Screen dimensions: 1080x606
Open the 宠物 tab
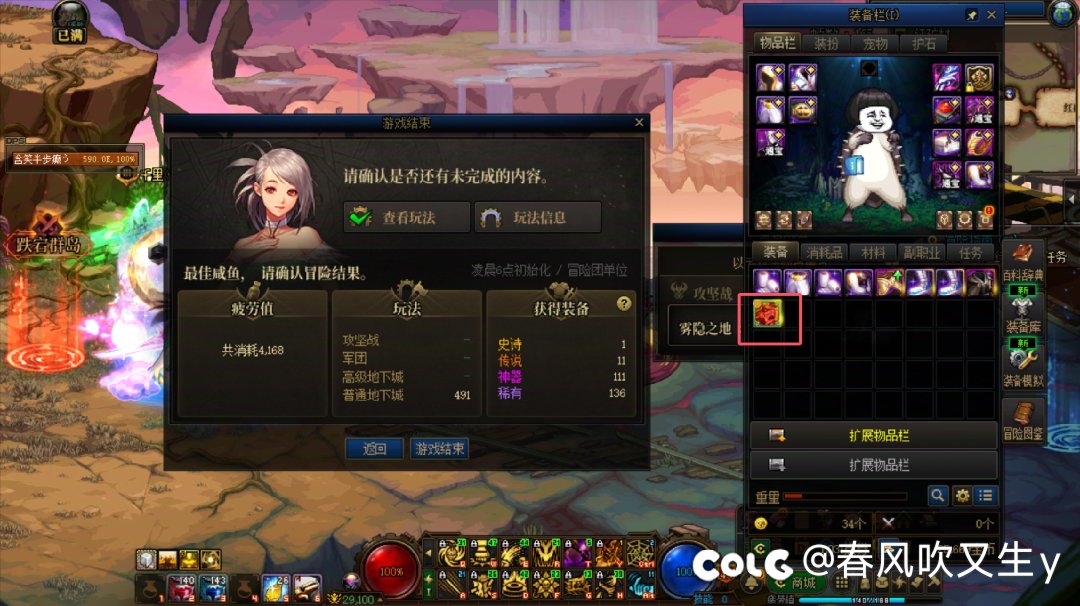coord(875,43)
